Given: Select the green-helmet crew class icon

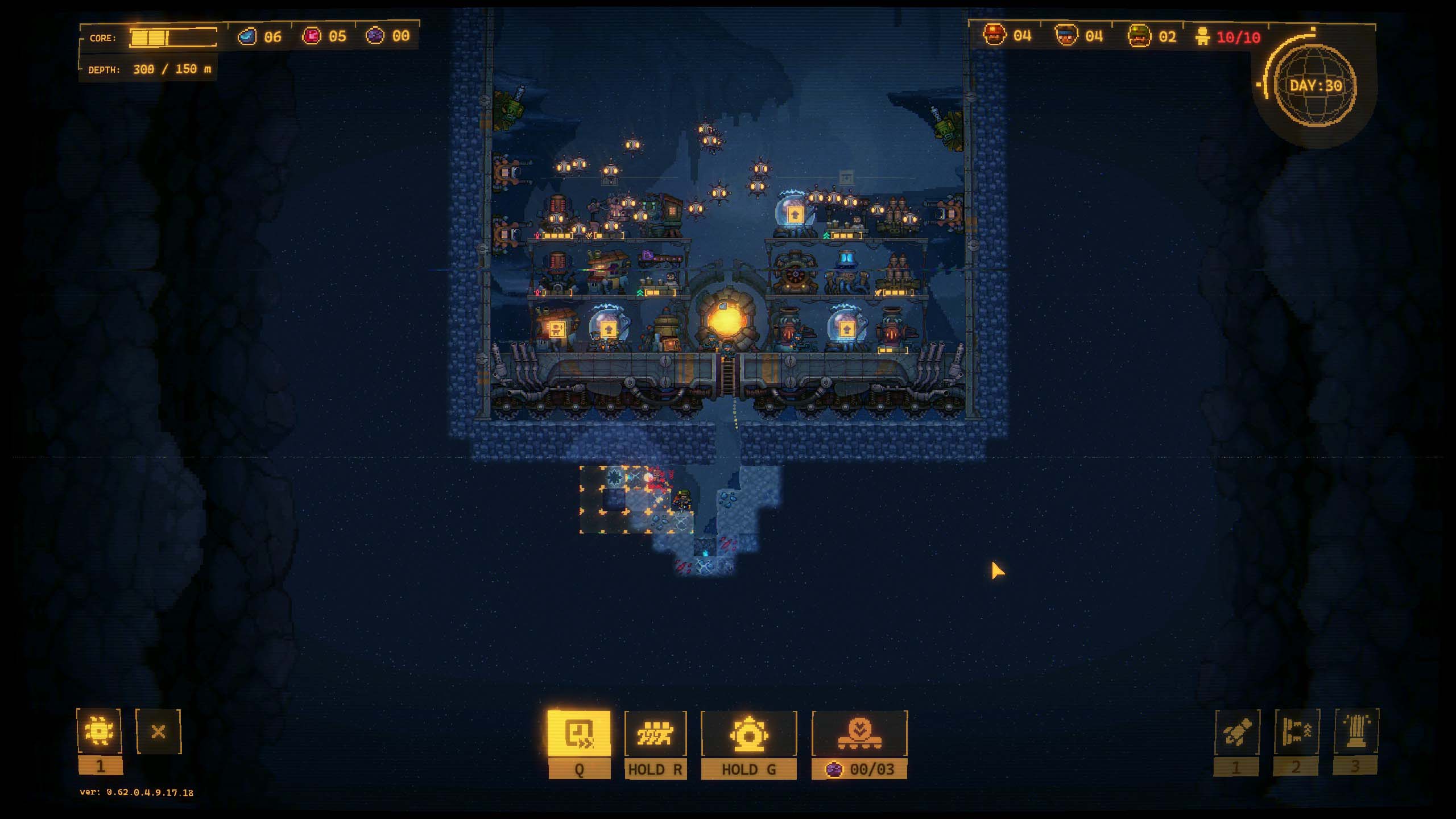Looking at the screenshot, I should pos(1139,36).
